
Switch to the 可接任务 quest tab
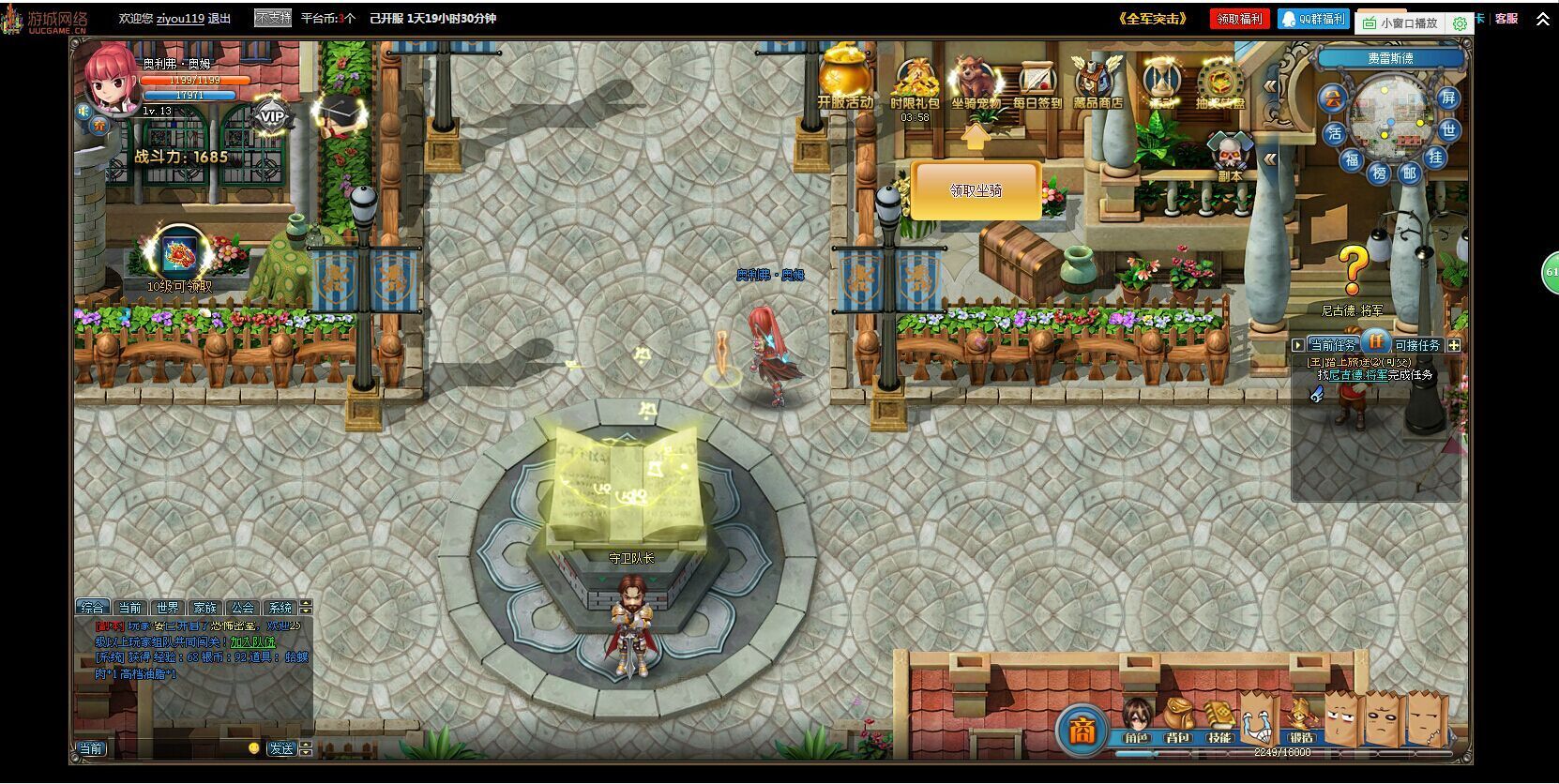click(x=1416, y=345)
